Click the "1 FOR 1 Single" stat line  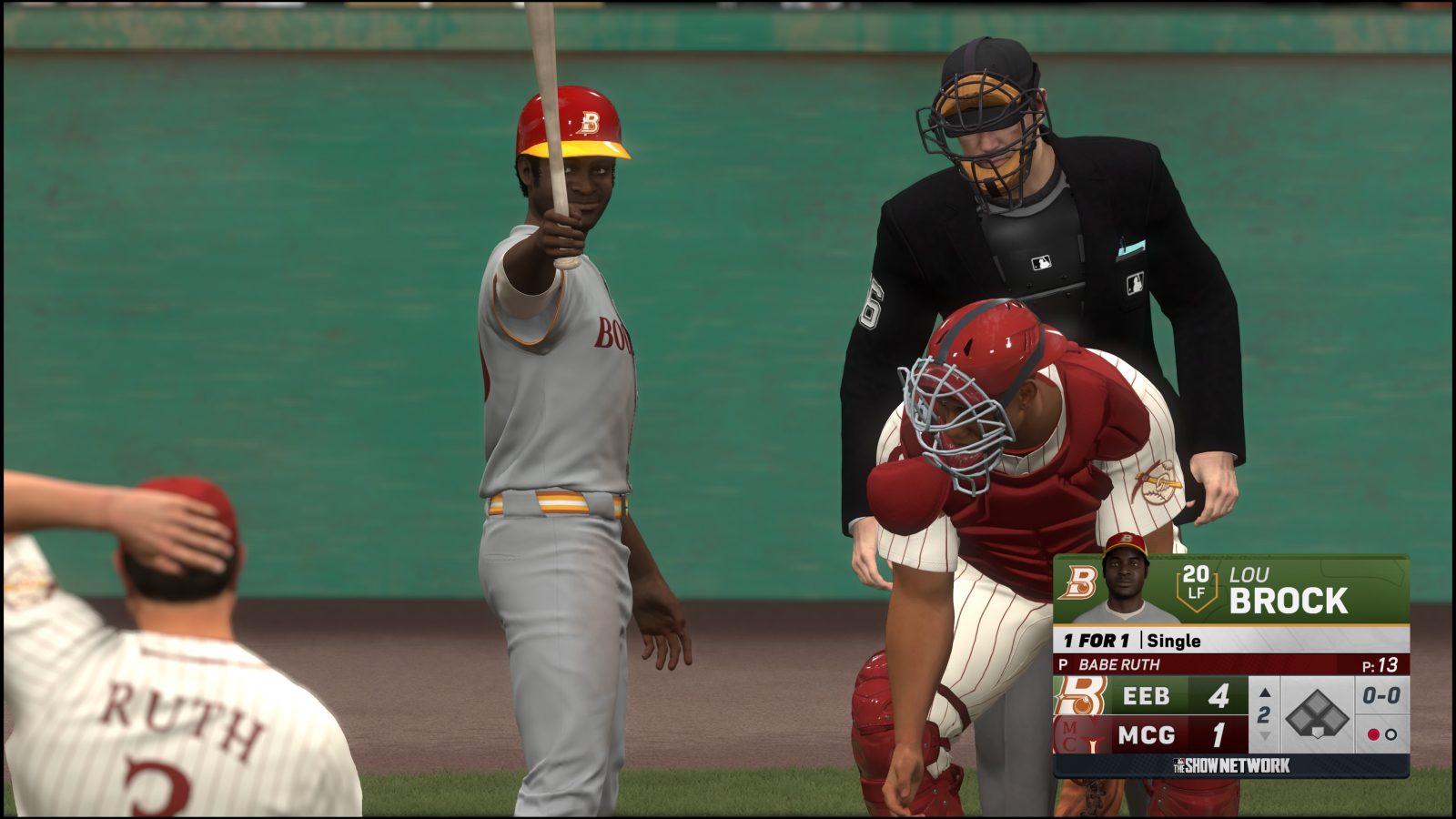(1133, 640)
